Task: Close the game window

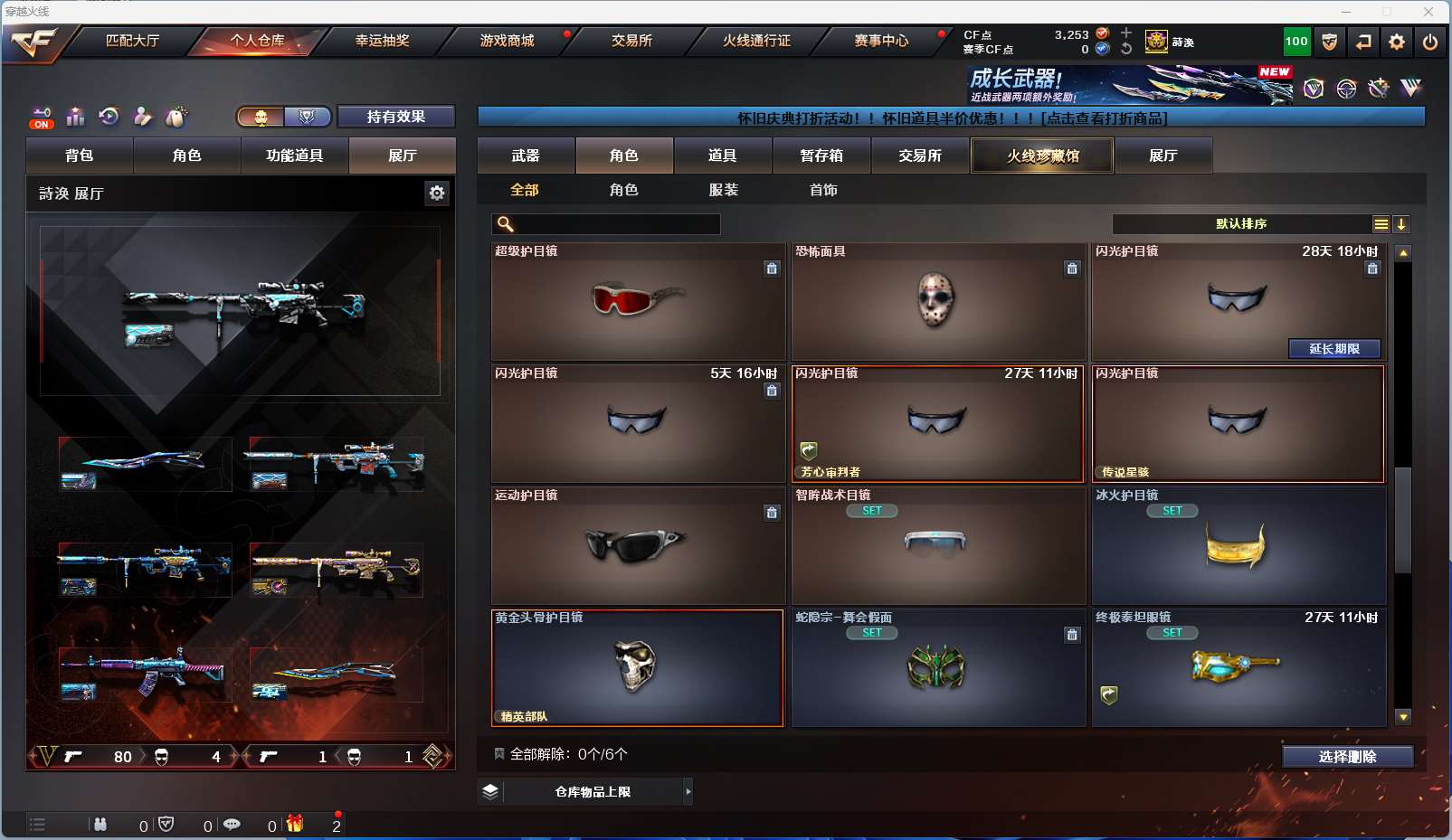Action: coord(1428,12)
